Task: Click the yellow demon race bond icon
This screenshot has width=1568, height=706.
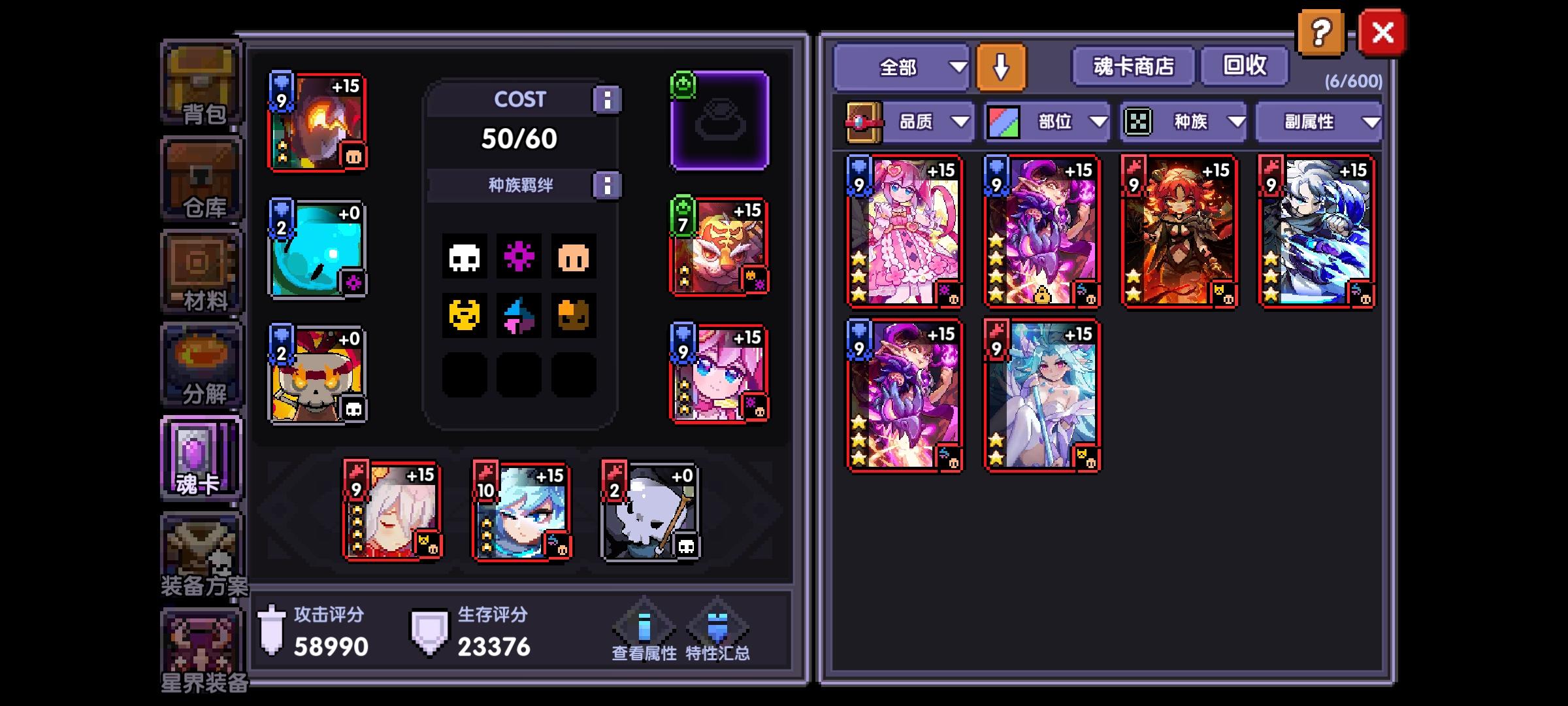Action: tap(464, 314)
